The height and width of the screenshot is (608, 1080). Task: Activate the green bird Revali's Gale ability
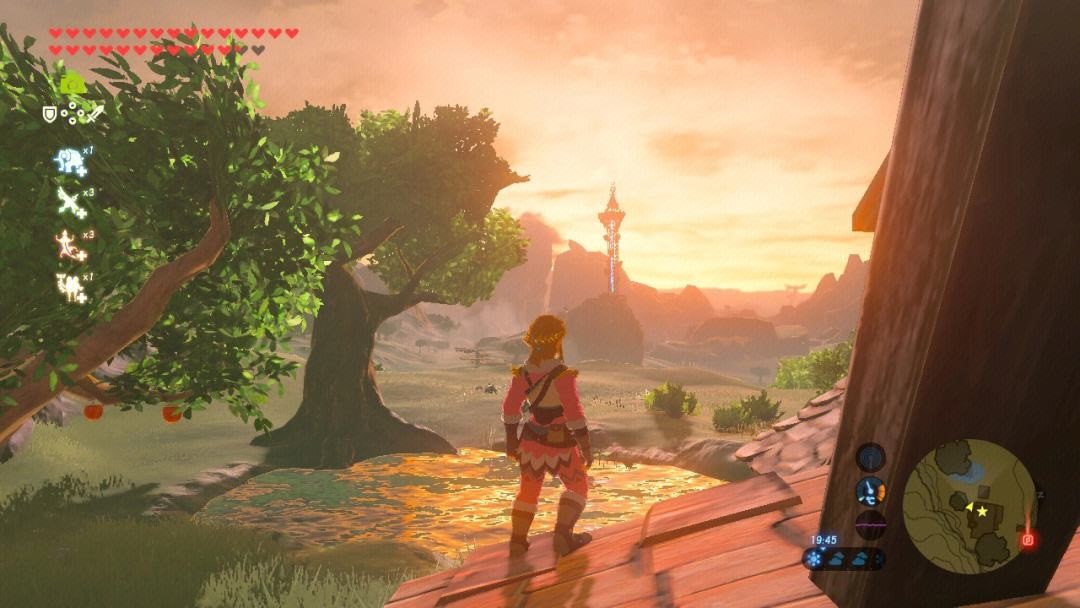point(69,200)
